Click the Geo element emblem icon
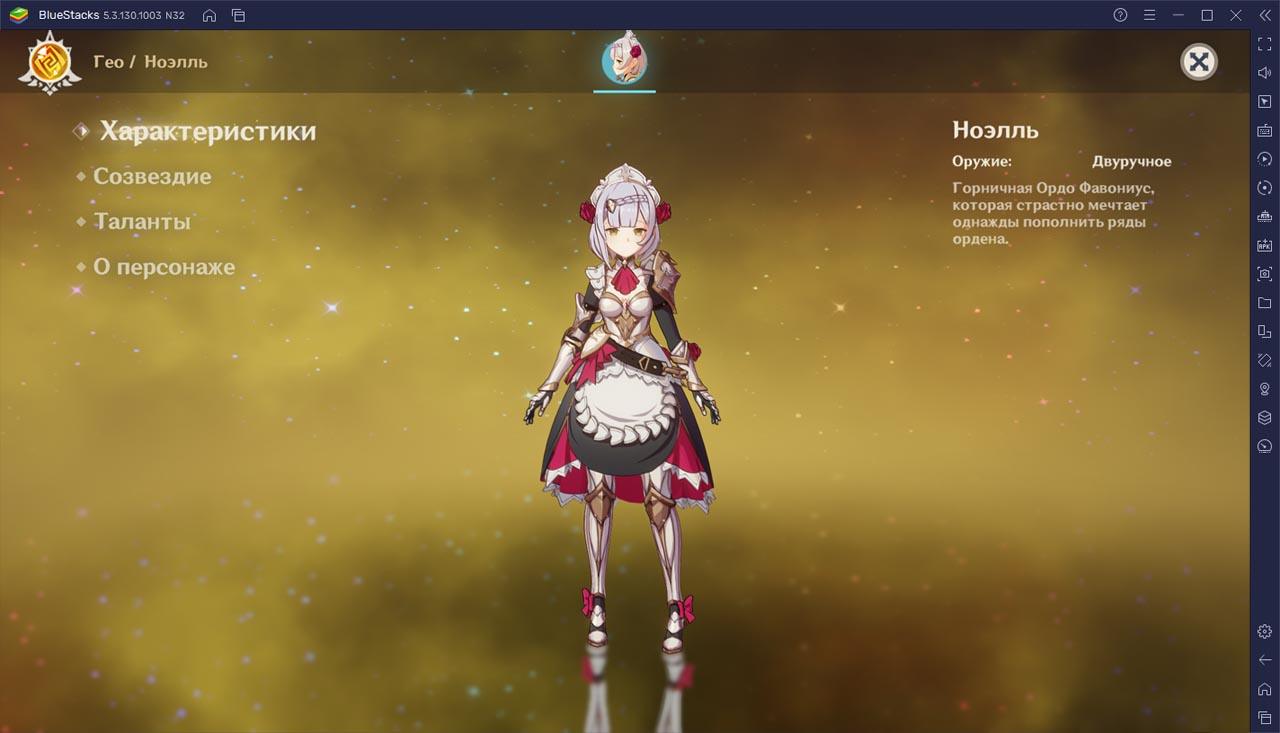 (x=49, y=62)
